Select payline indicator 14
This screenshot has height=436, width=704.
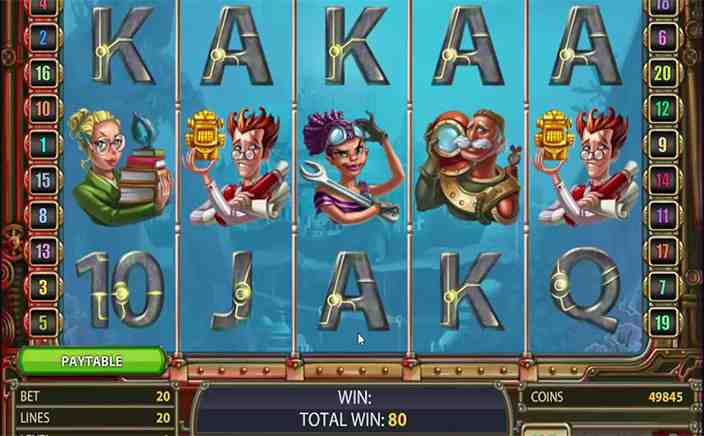[x=662, y=180]
